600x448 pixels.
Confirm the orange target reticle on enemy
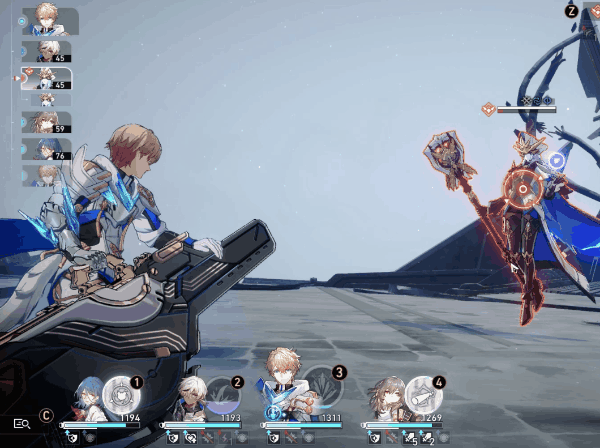[x=520, y=186]
